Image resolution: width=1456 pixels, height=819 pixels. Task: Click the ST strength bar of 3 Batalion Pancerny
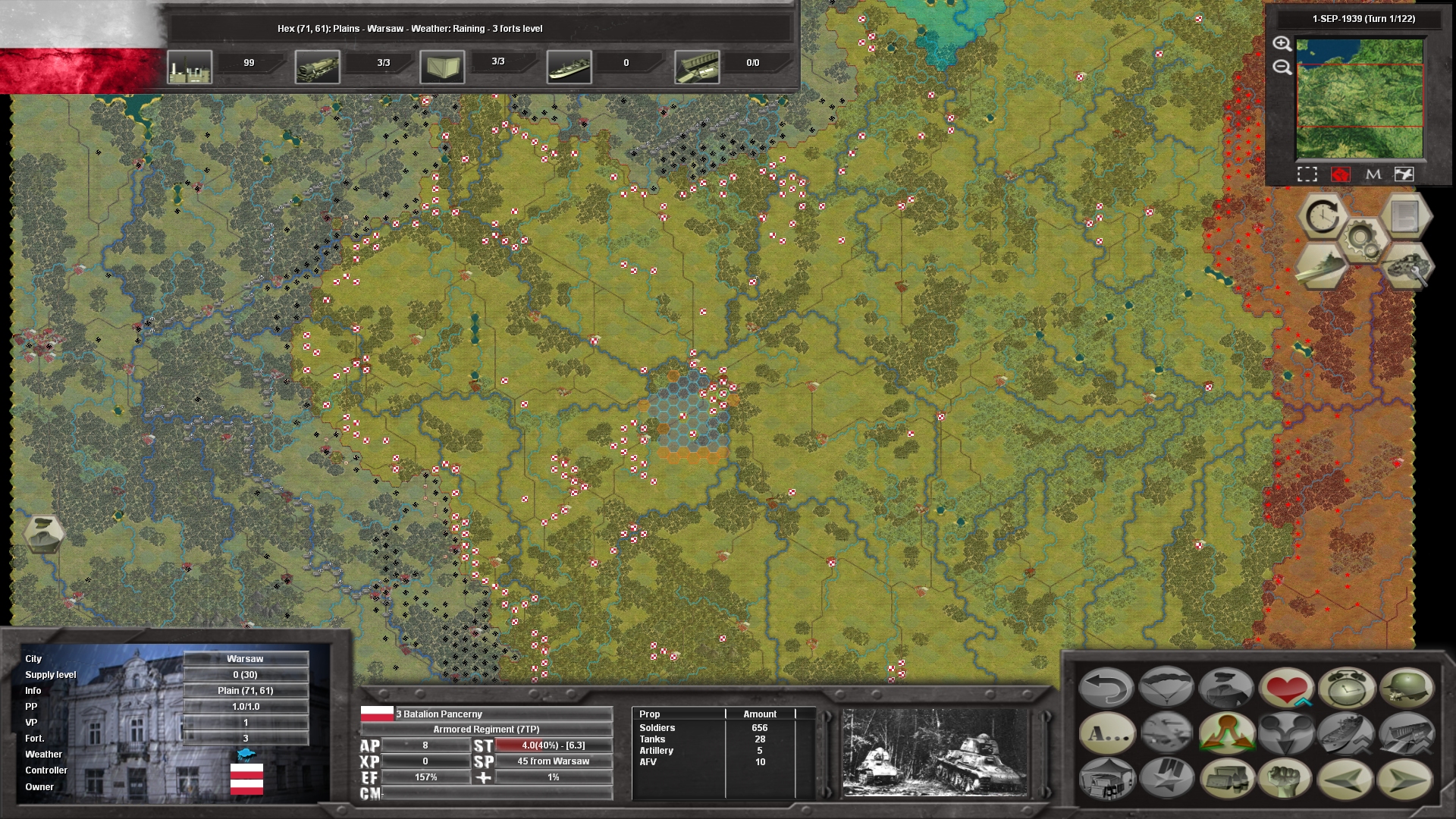click(x=554, y=745)
